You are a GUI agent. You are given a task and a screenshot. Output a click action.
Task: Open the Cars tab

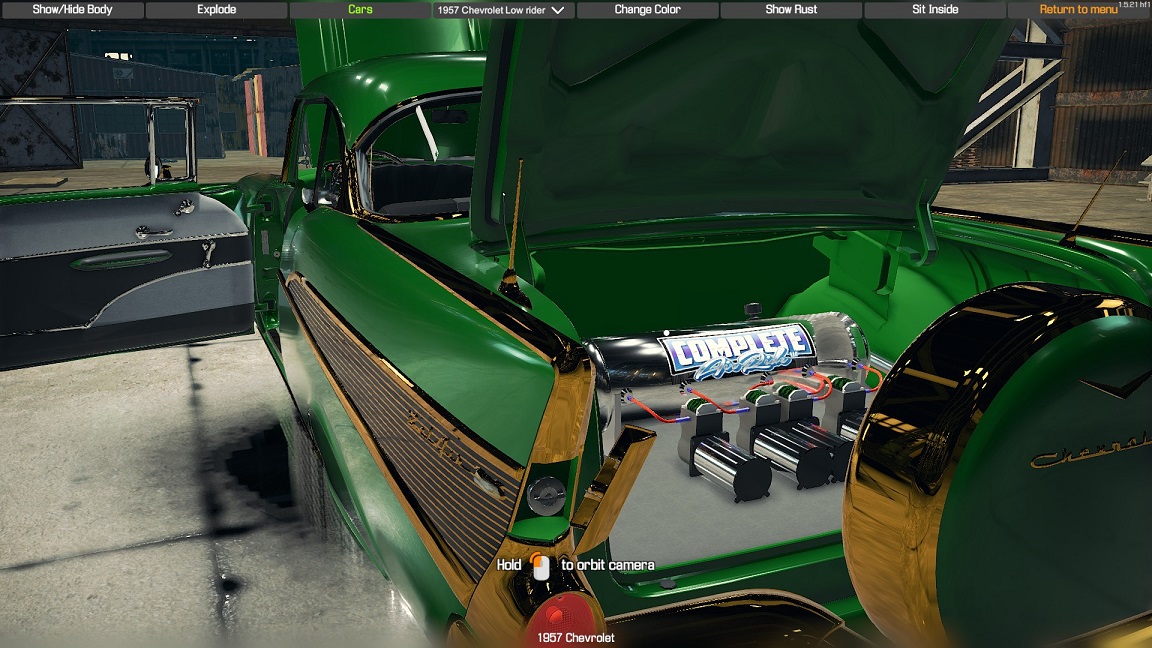(360, 10)
